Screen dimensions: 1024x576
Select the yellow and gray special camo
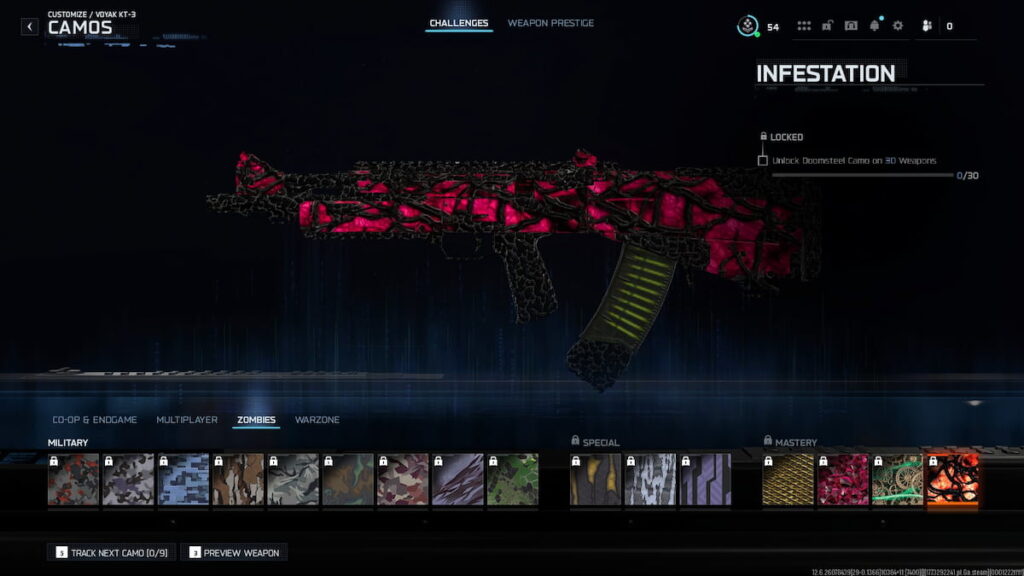tap(595, 480)
